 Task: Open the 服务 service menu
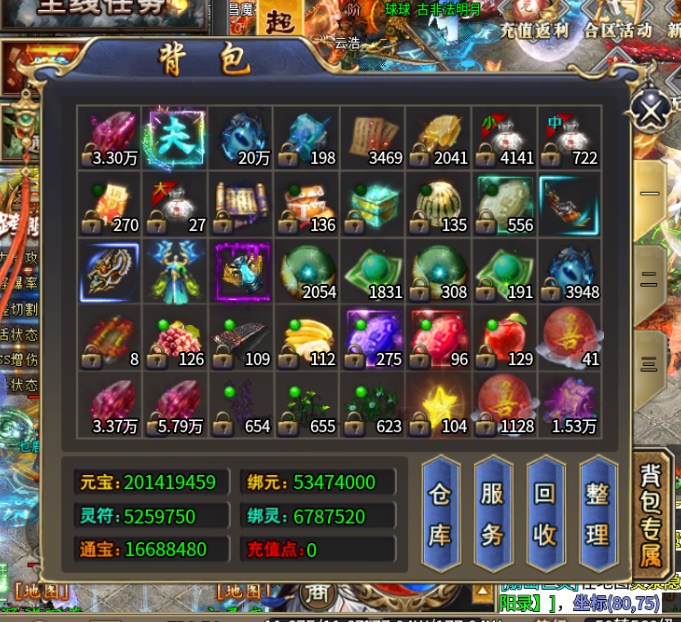(492, 514)
